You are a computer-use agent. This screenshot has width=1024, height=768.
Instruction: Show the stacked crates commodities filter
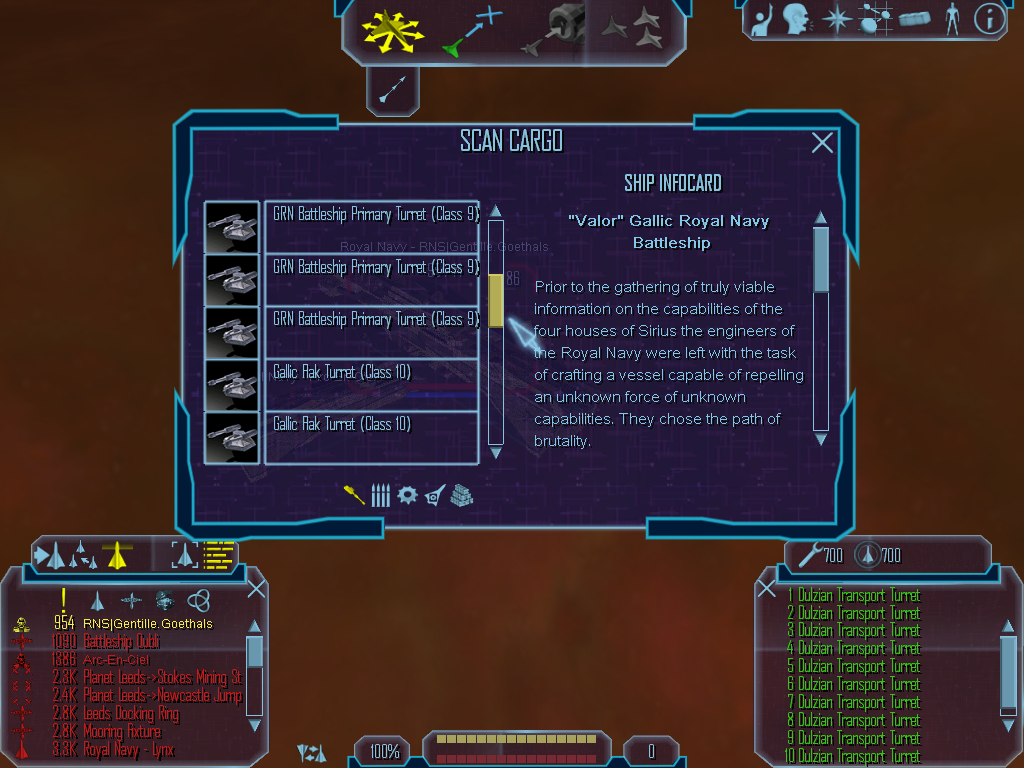[461, 495]
